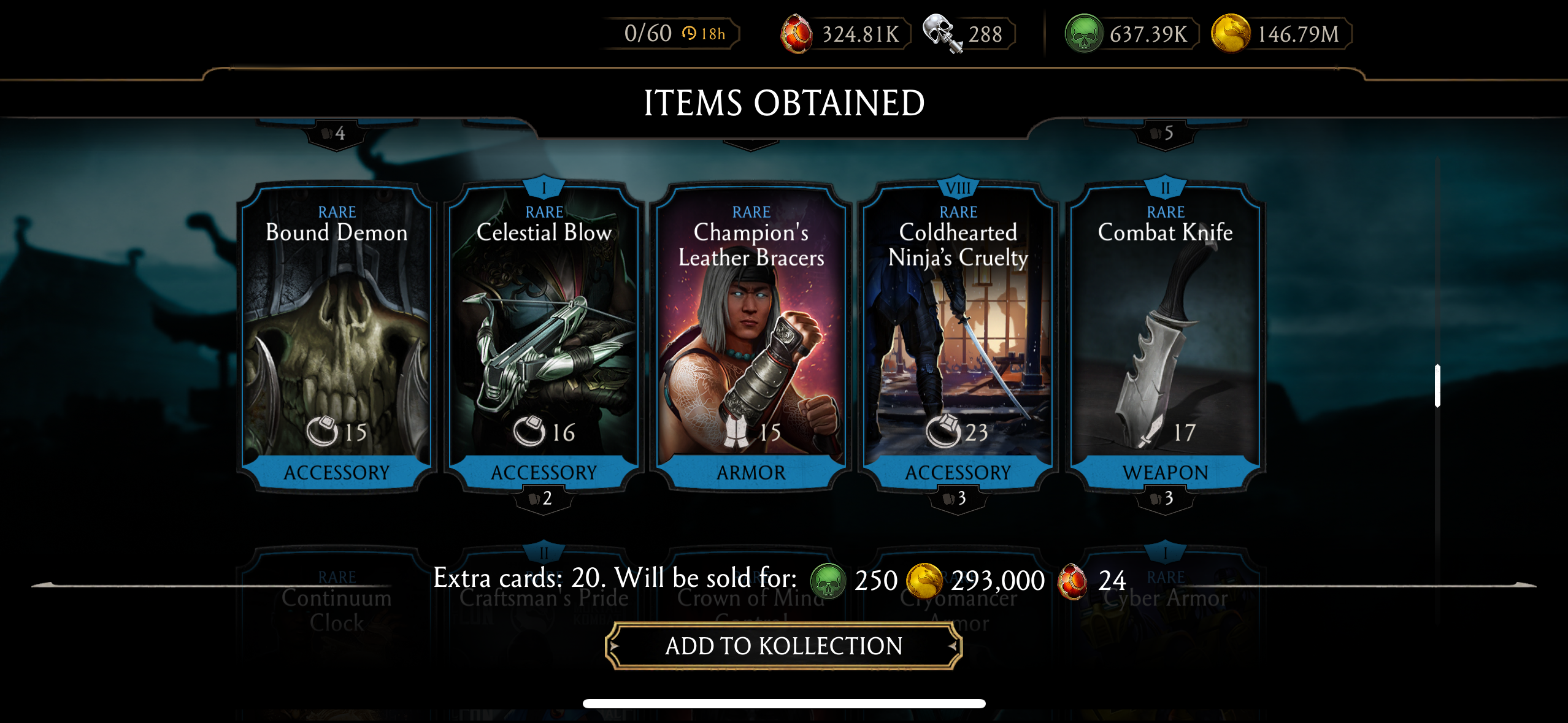1568x723 pixels.
Task: Click the red soul gem currency icon
Action: click(x=797, y=34)
